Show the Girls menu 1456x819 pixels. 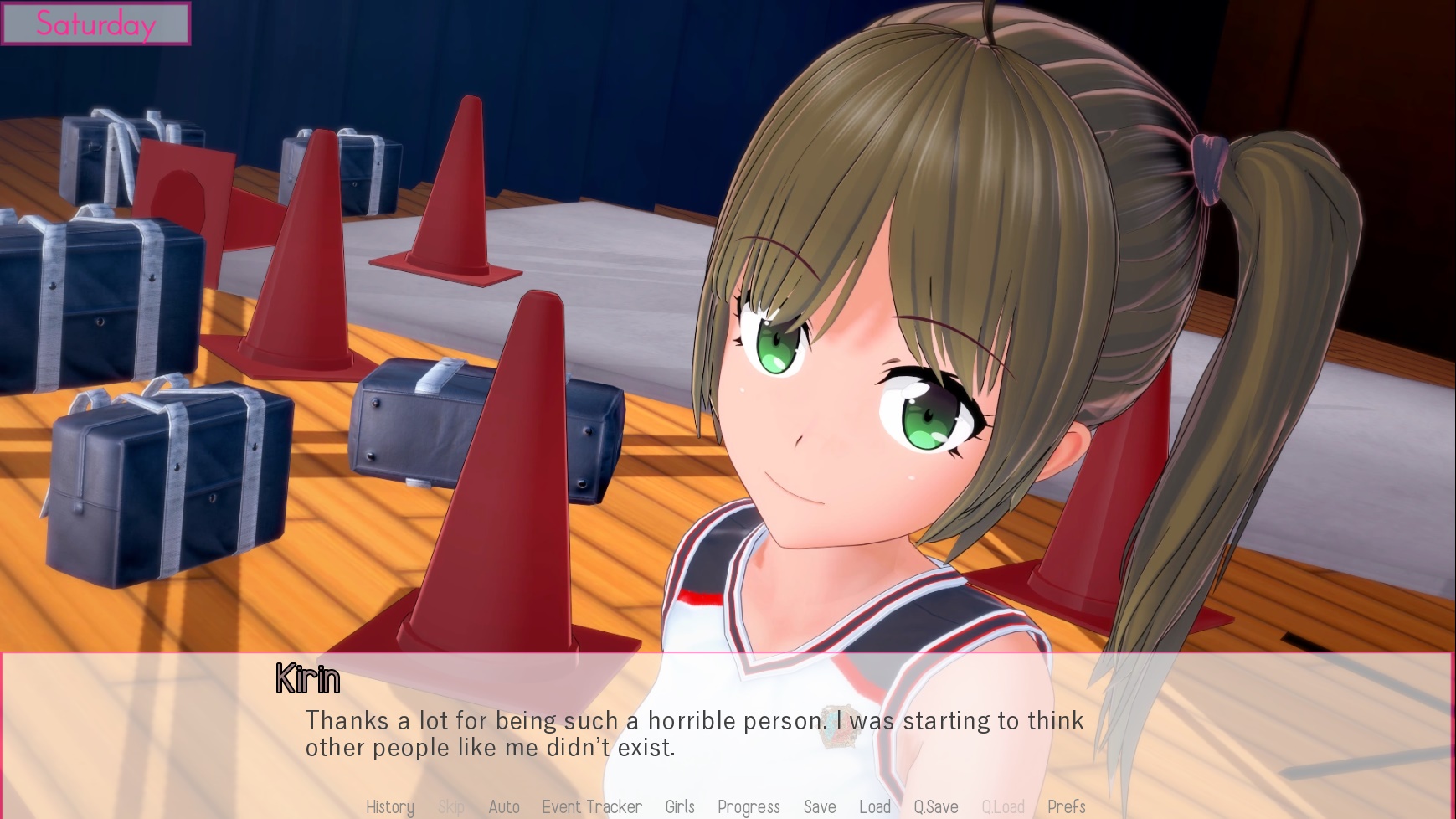[680, 806]
